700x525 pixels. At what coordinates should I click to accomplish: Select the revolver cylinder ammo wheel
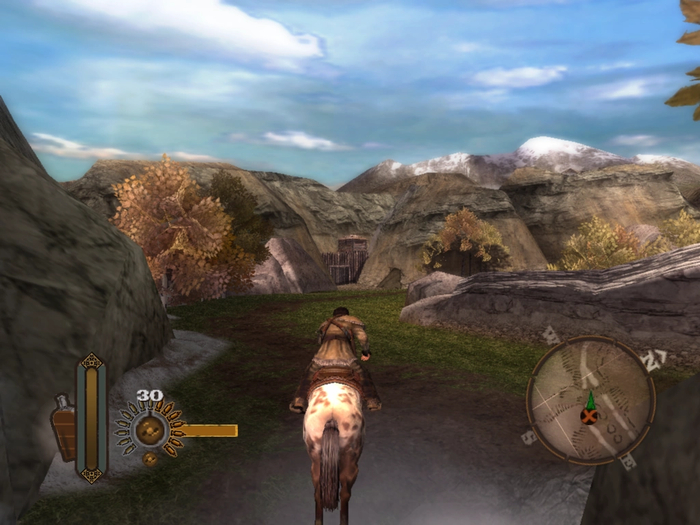(x=150, y=431)
